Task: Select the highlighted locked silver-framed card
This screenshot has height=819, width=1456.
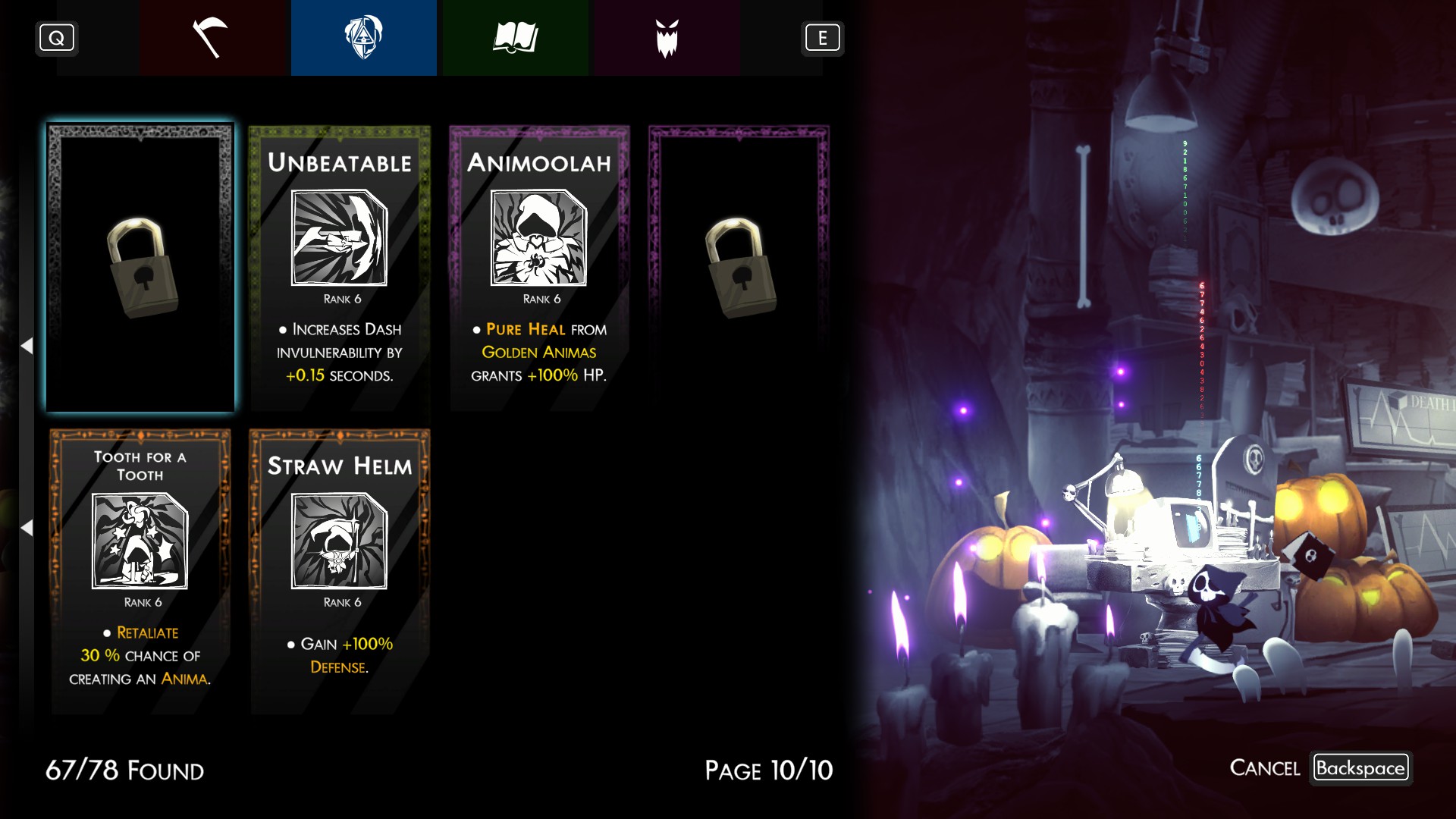Action: [140, 268]
